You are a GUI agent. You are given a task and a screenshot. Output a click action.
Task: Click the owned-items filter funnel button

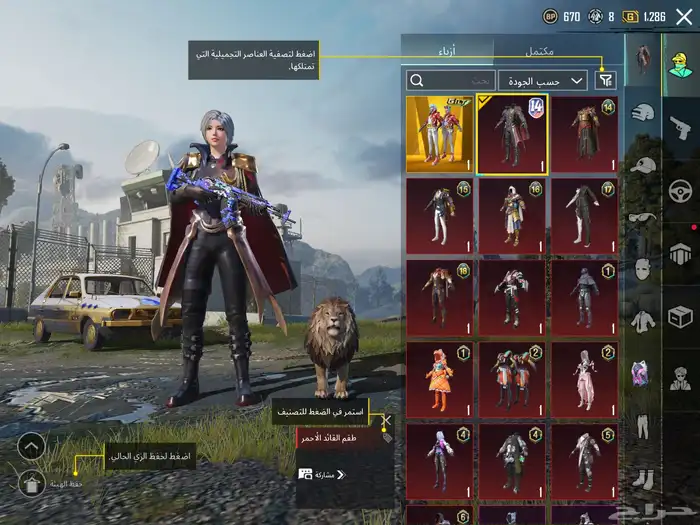(x=605, y=80)
